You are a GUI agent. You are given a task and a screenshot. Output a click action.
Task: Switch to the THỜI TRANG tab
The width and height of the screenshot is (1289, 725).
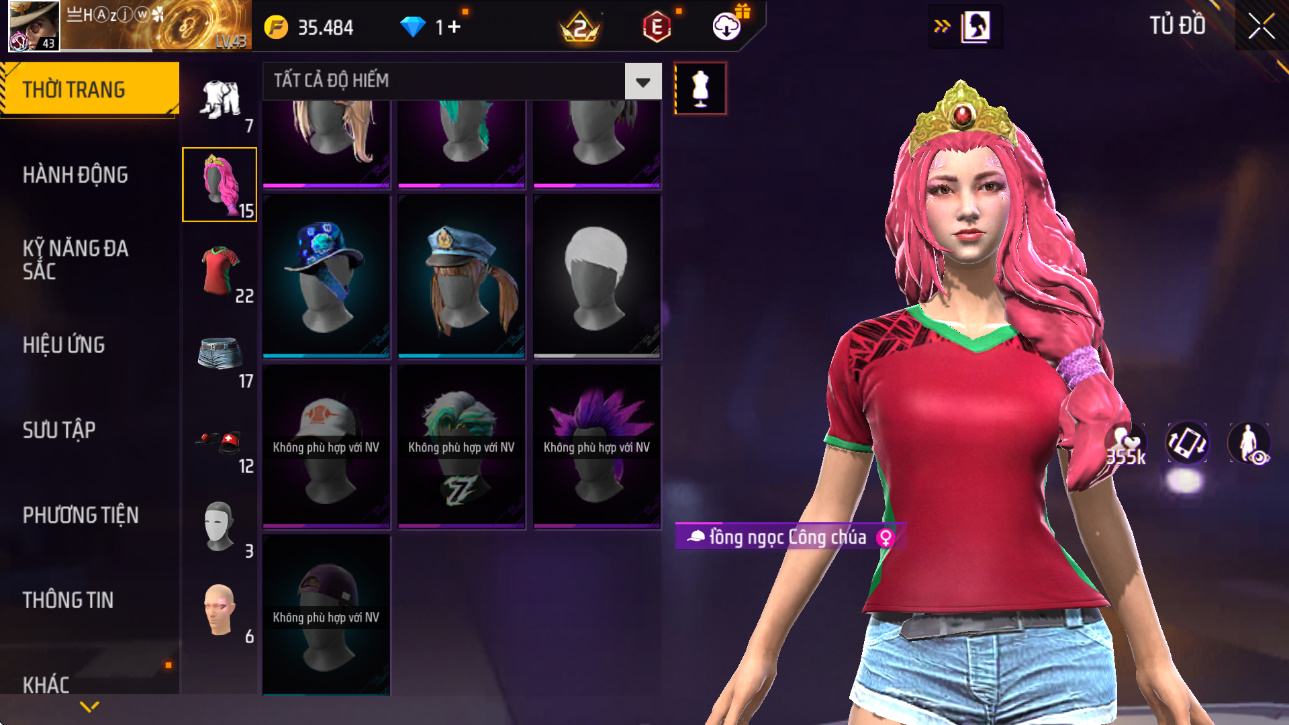(x=89, y=90)
